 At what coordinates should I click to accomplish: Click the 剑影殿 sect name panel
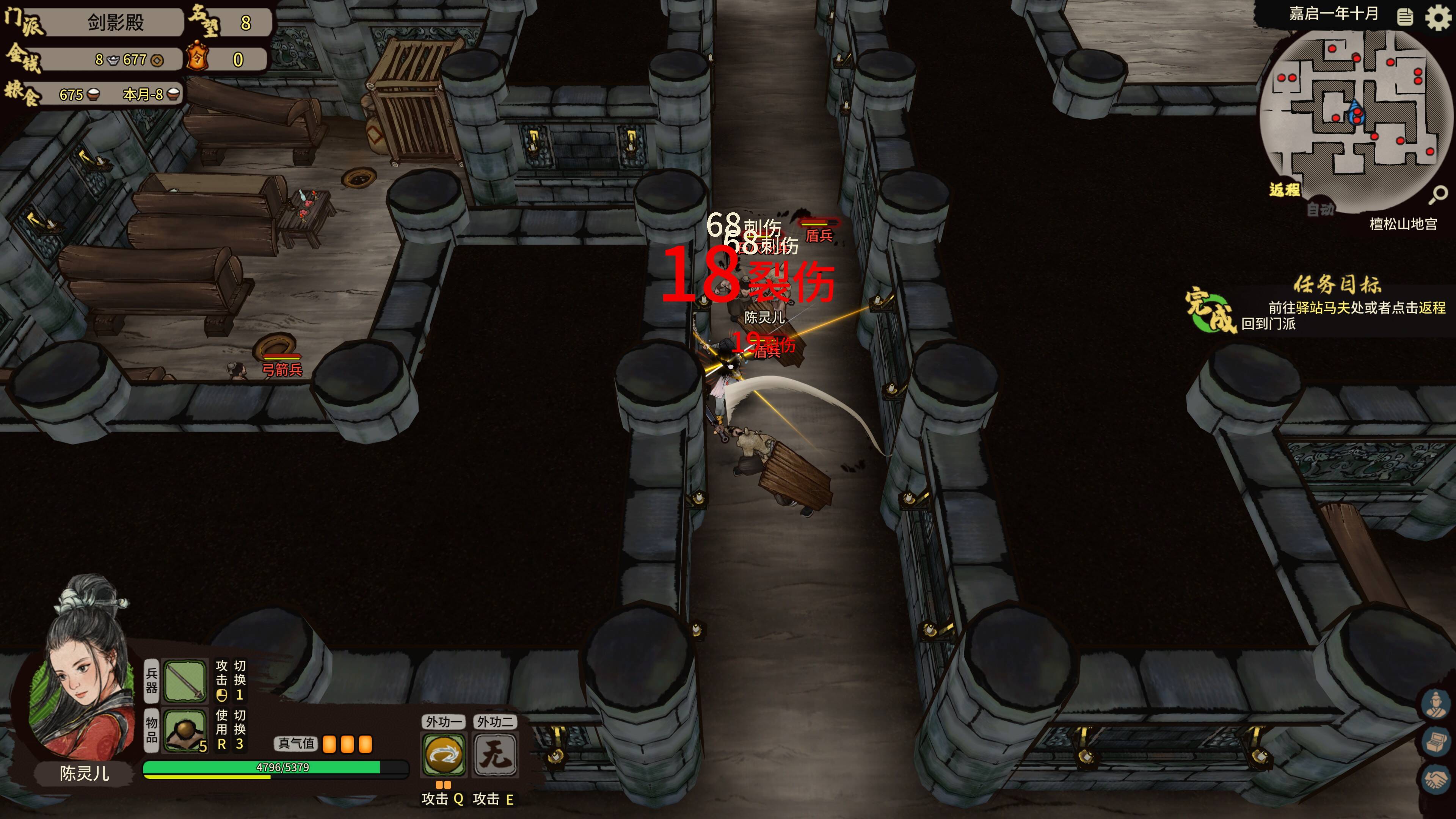point(115,23)
